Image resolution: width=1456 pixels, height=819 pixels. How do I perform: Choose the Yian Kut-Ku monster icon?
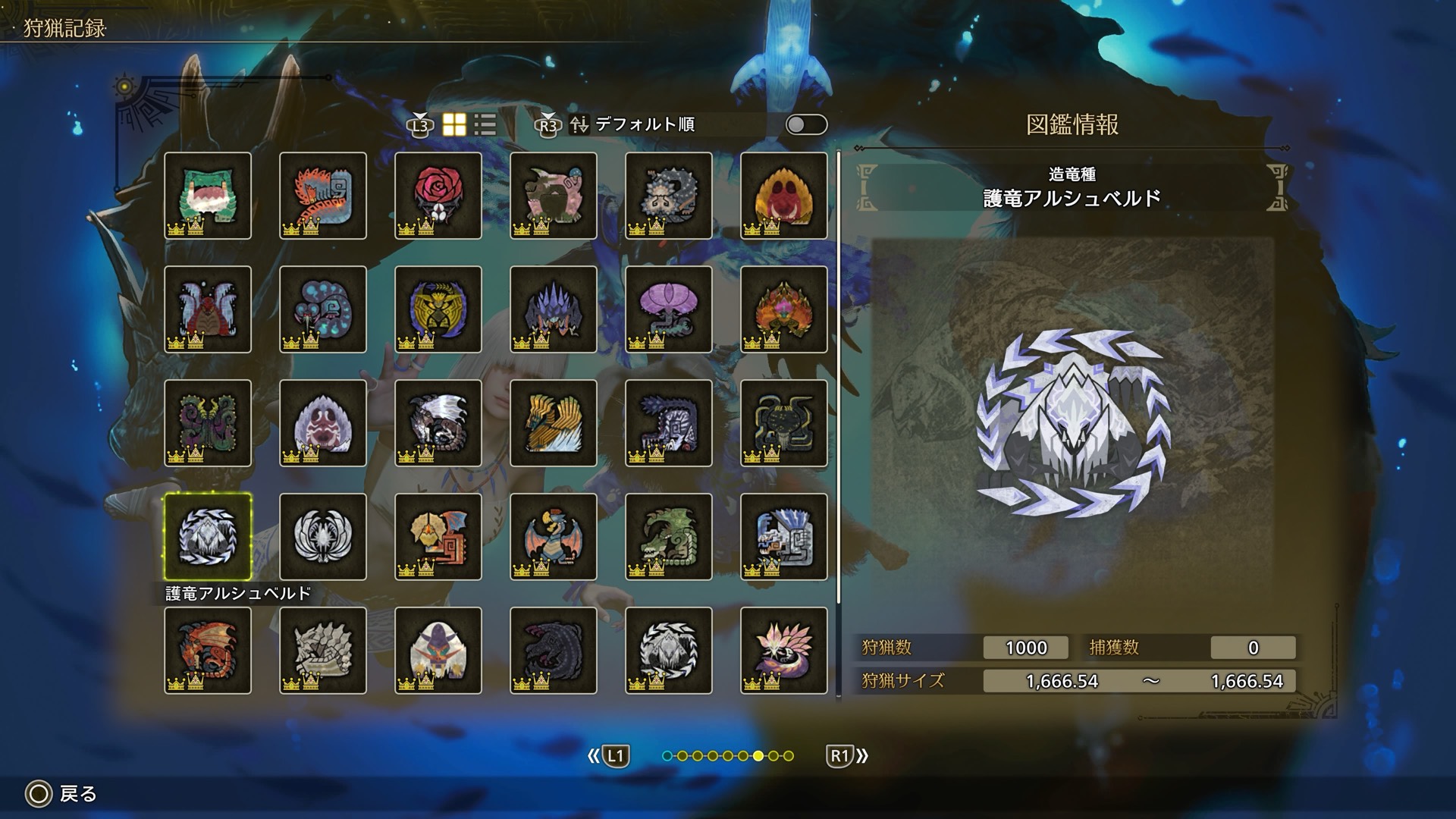click(x=438, y=537)
